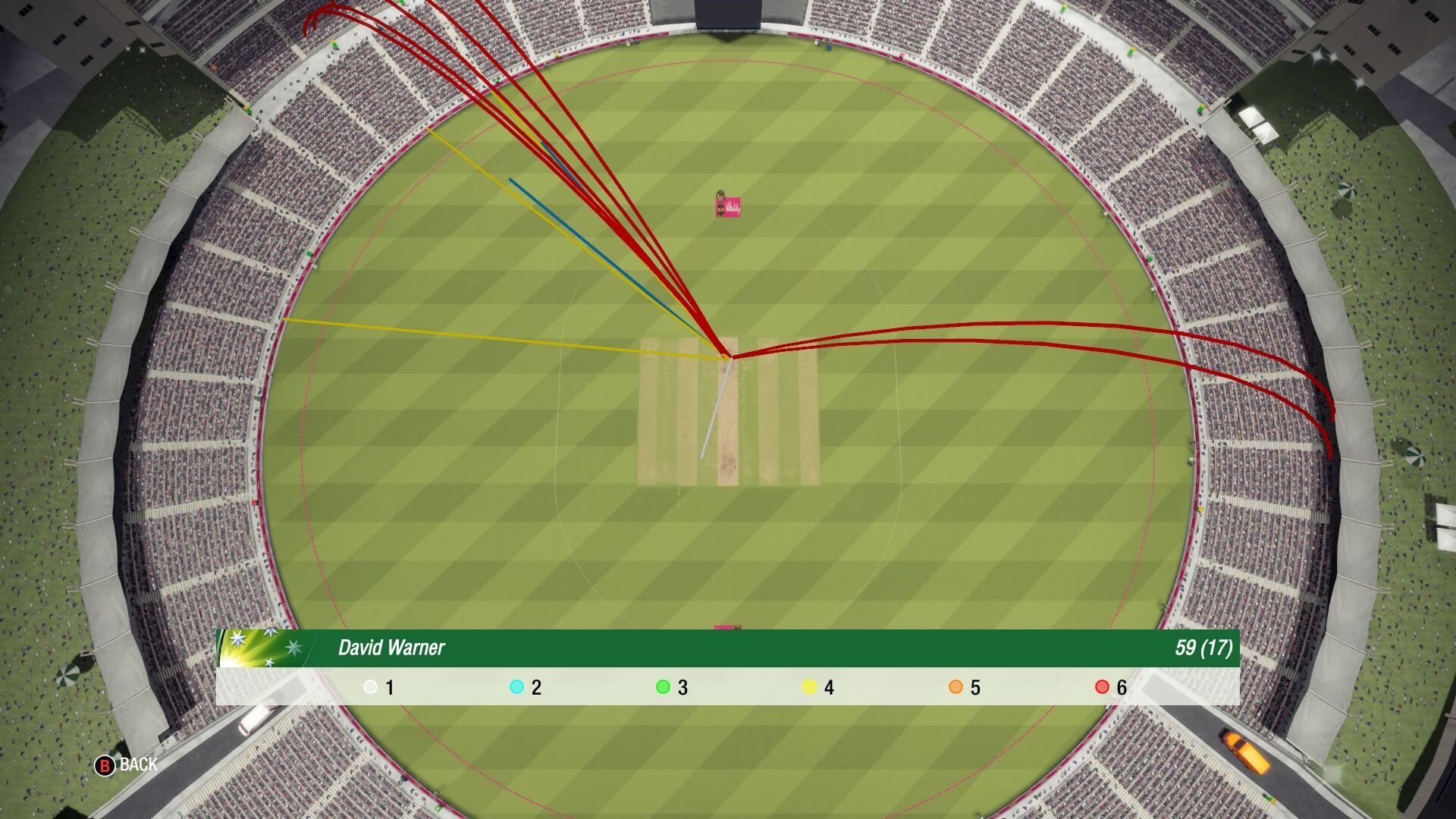Select the white 1-run legend entry
The width and height of the screenshot is (1456, 819).
coord(378,687)
